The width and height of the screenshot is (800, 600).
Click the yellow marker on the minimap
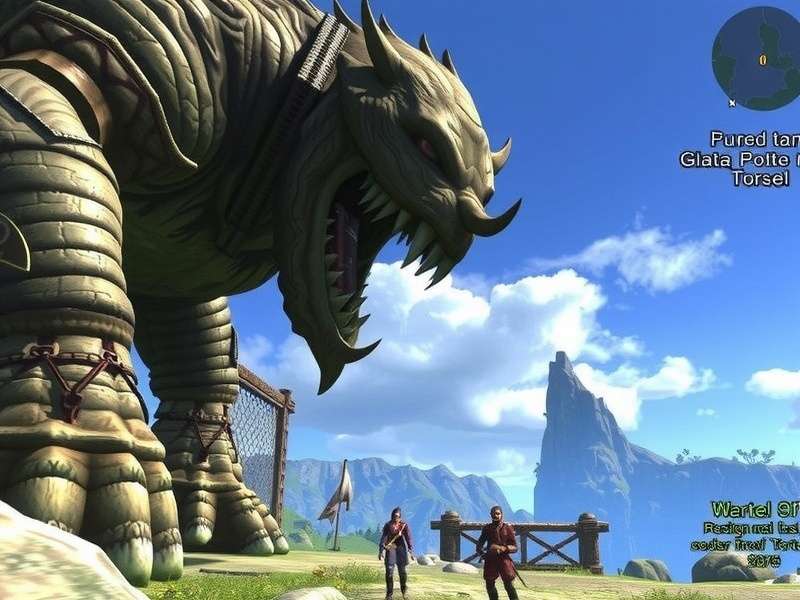(763, 60)
